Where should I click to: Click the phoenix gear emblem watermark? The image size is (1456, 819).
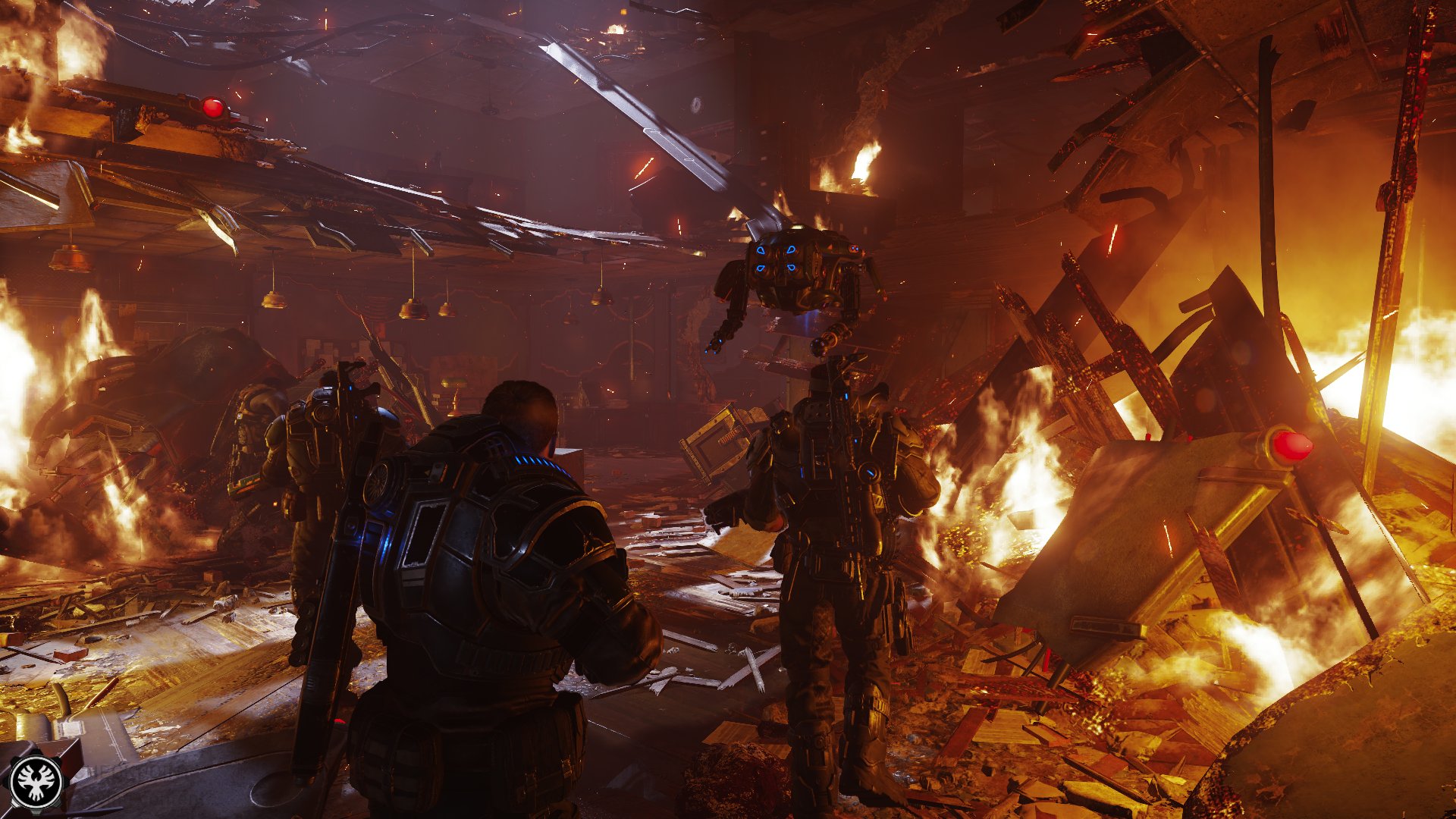click(36, 781)
